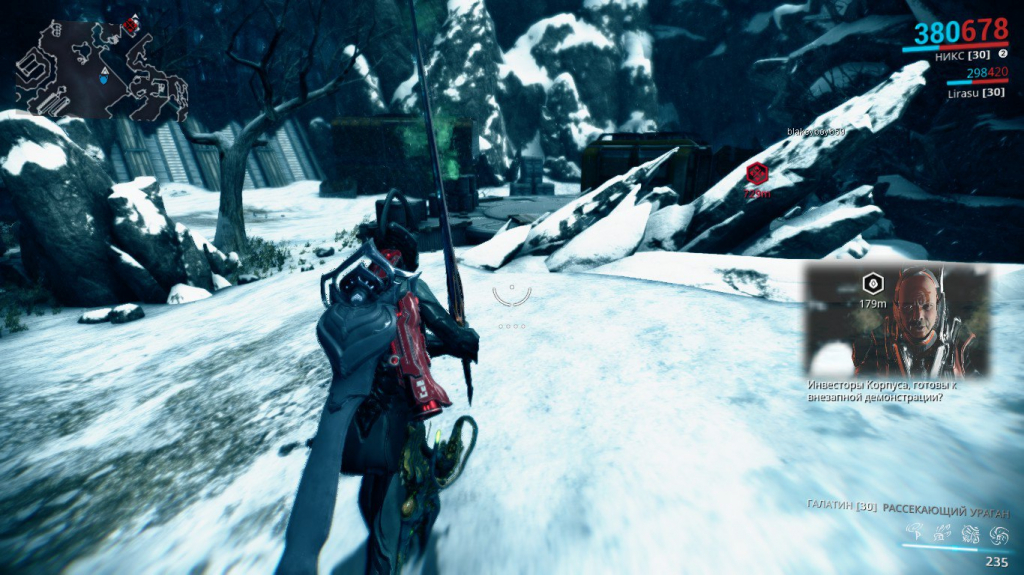The height and width of the screenshot is (575, 1024).
Task: Trigger the Absorb swirl ability icon
Action: pos(997,534)
